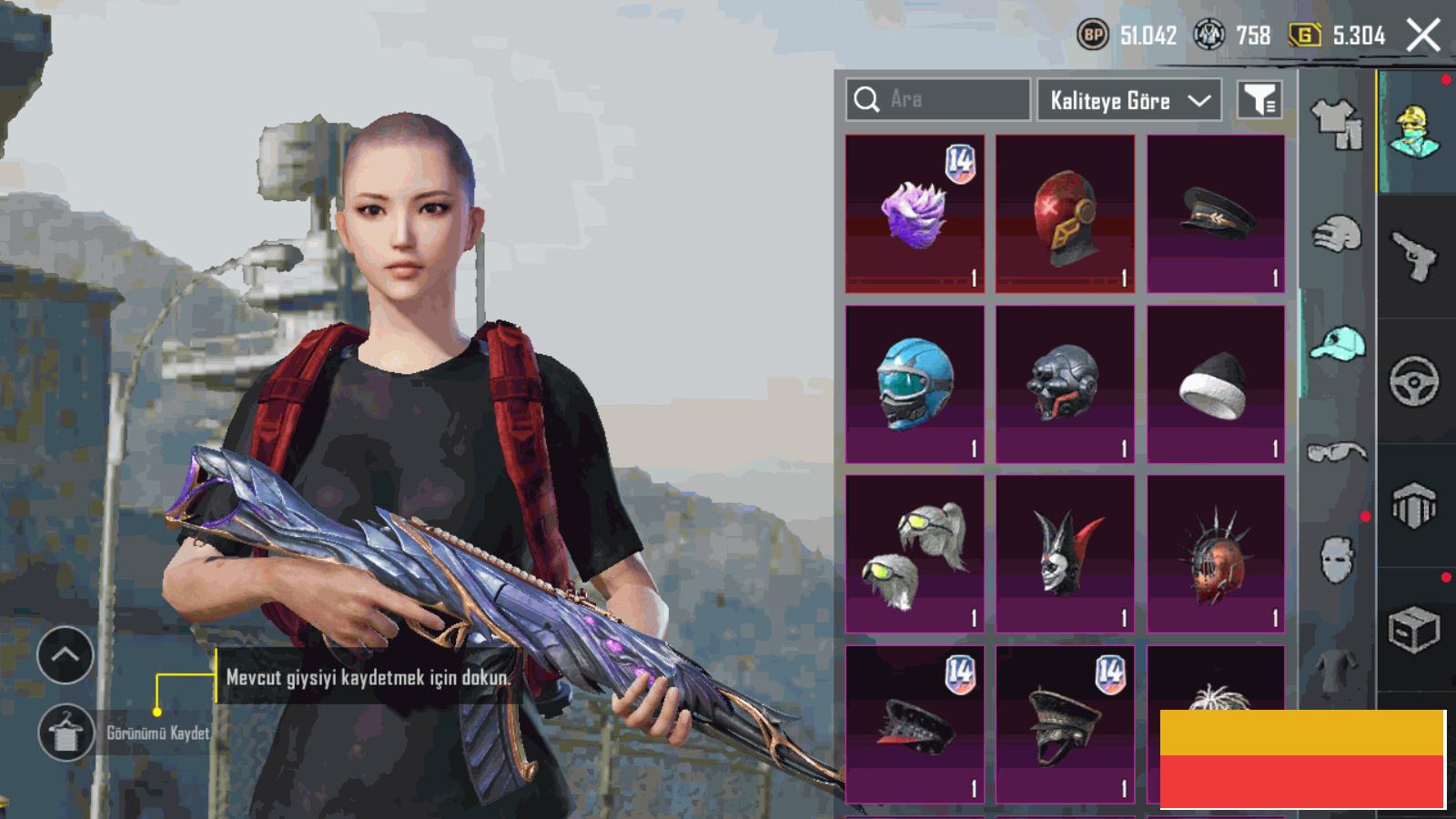Select the red helmet with gold headphones

click(x=1065, y=214)
